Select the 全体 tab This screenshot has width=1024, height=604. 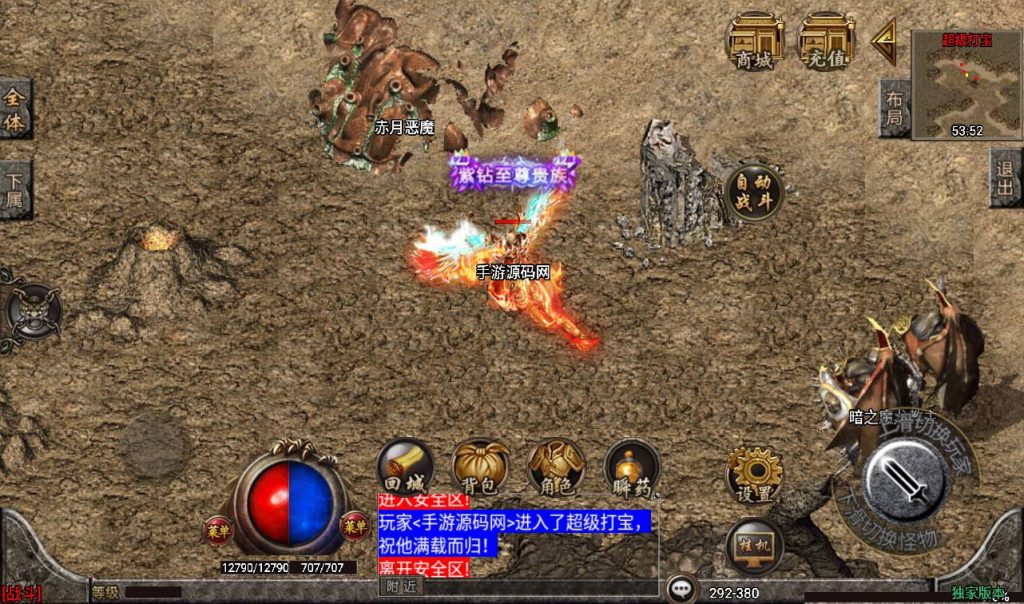(x=15, y=110)
